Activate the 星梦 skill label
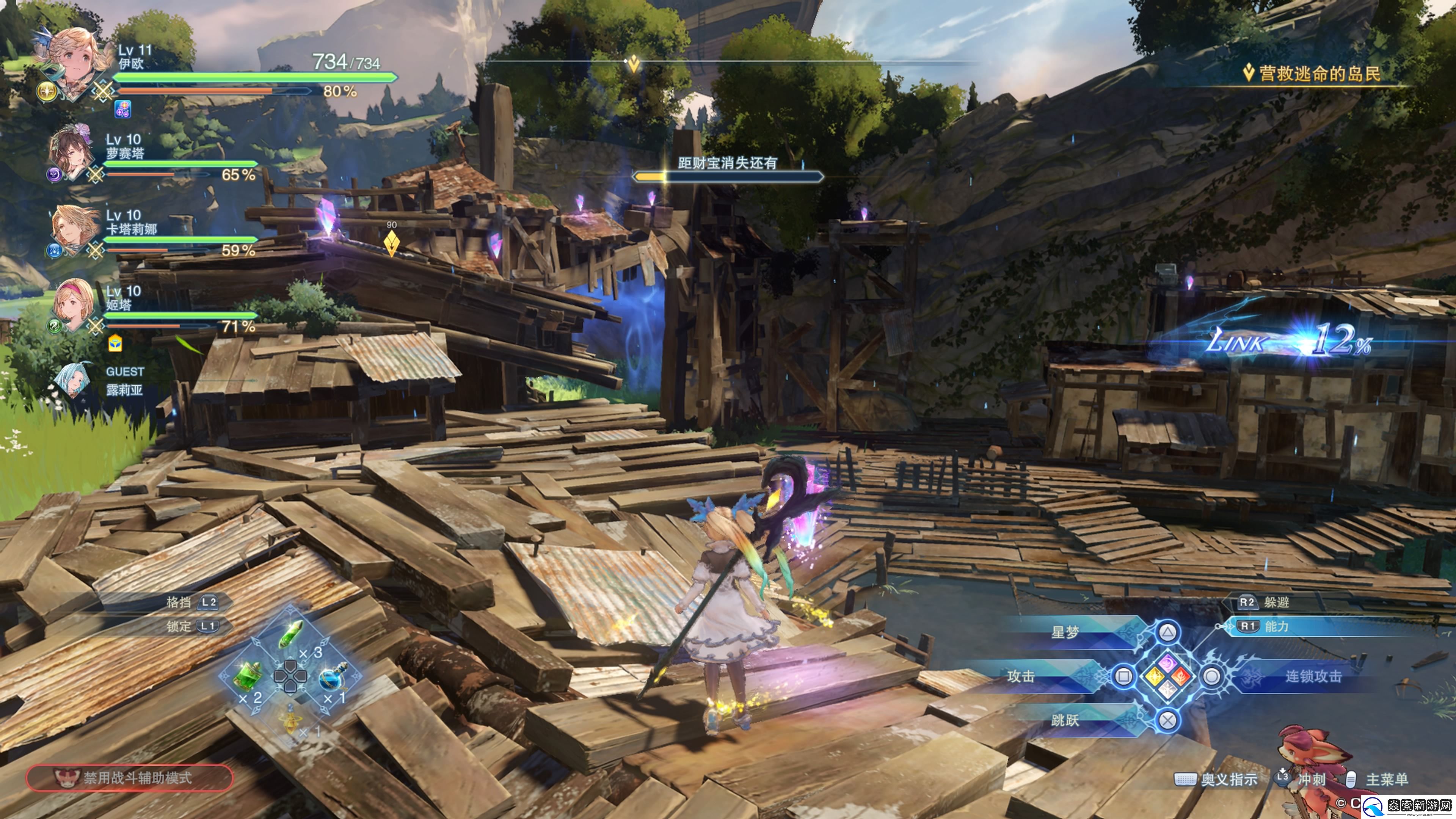Image resolution: width=1456 pixels, height=819 pixels. point(1065,632)
